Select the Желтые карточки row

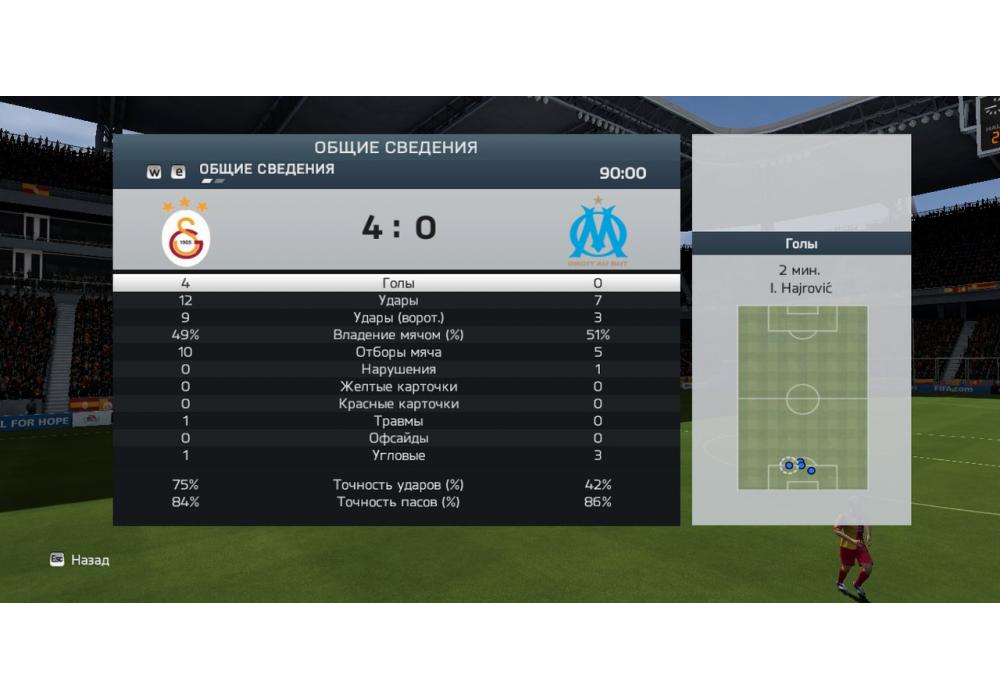point(398,386)
